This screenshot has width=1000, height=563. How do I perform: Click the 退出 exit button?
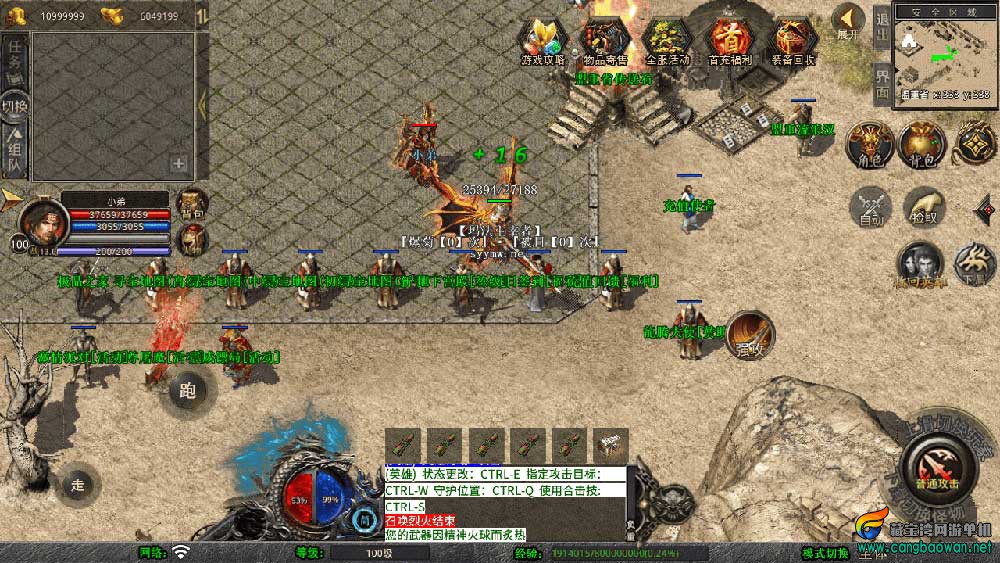click(882, 25)
